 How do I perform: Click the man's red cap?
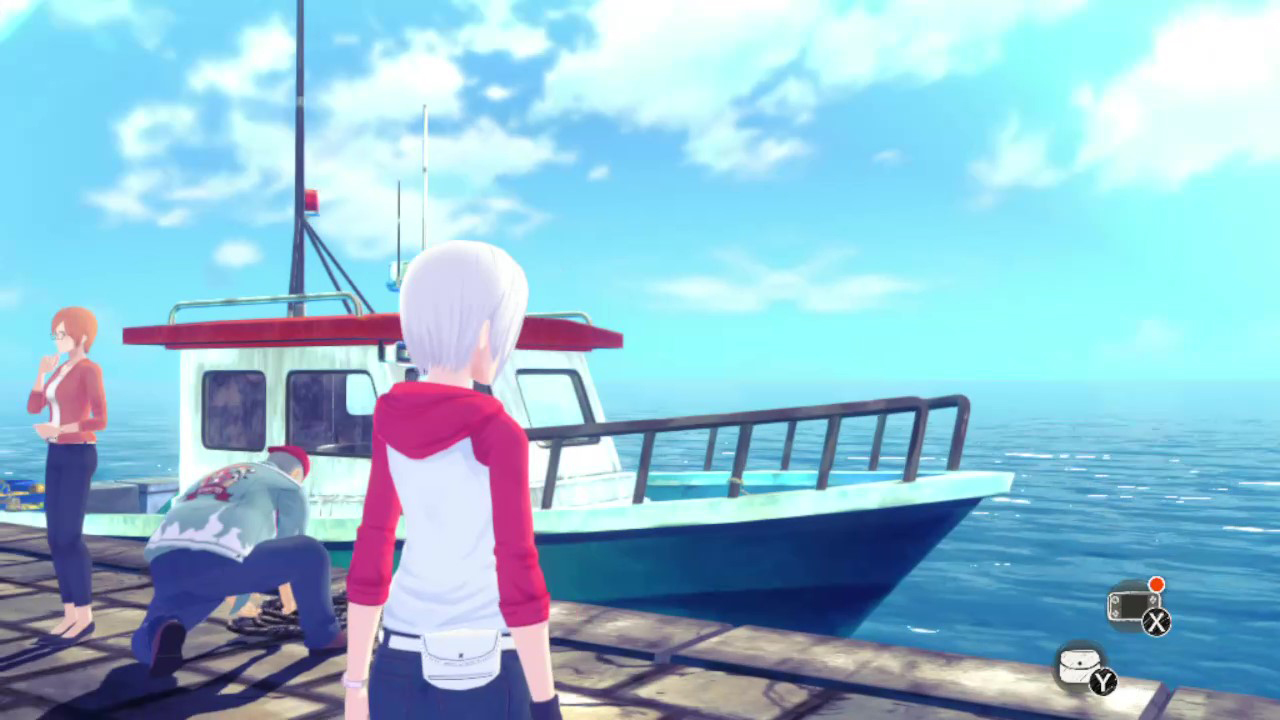tap(288, 460)
